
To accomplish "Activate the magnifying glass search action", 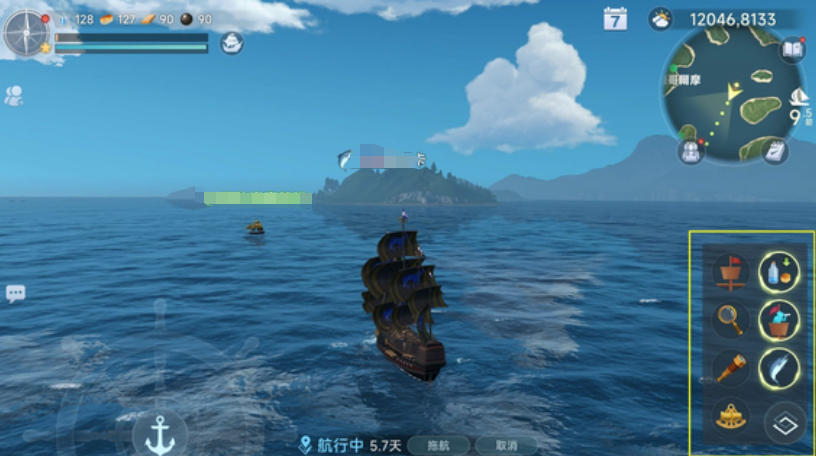I will click(731, 319).
